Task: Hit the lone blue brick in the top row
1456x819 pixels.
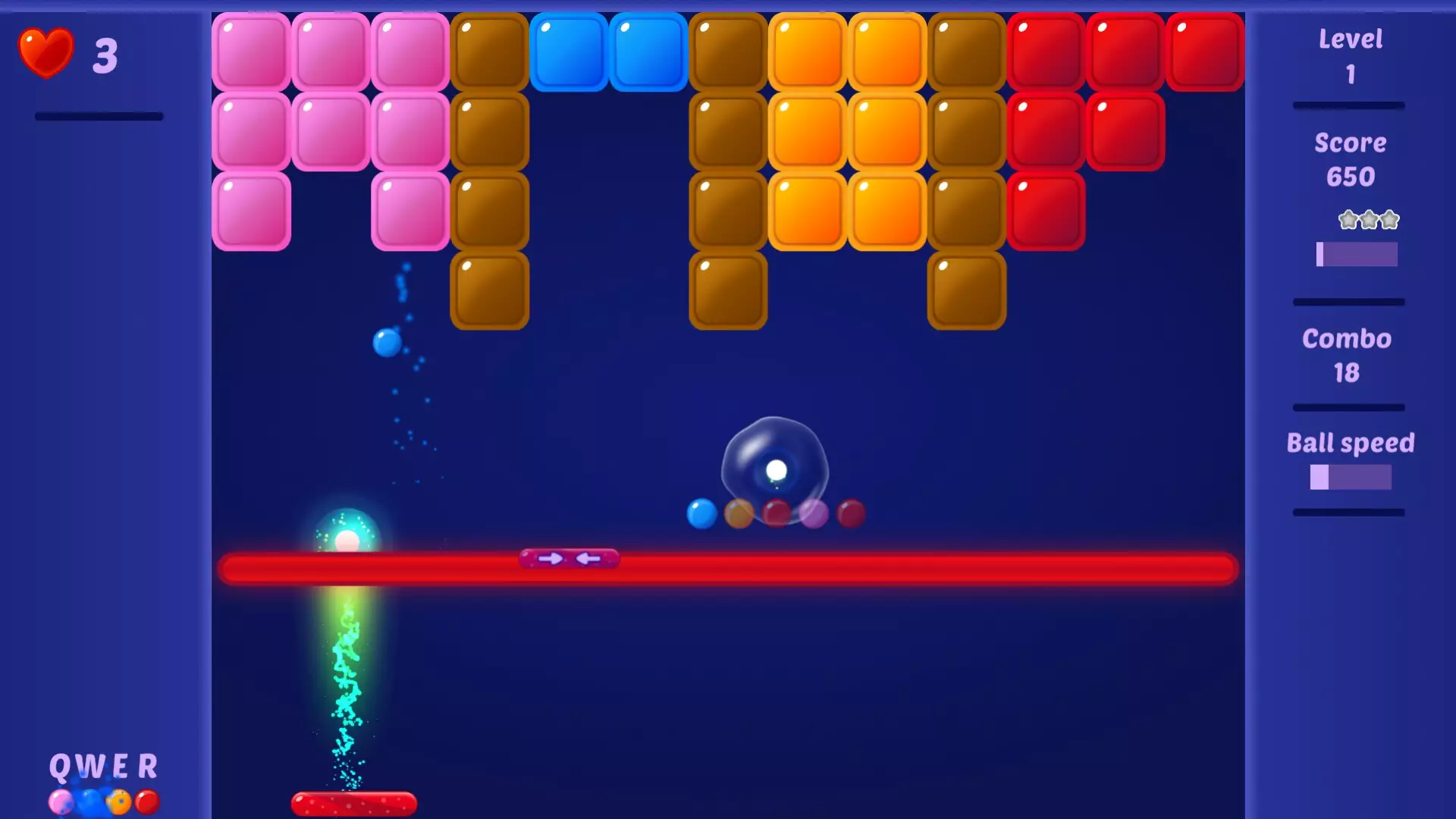Action: pos(569,50)
